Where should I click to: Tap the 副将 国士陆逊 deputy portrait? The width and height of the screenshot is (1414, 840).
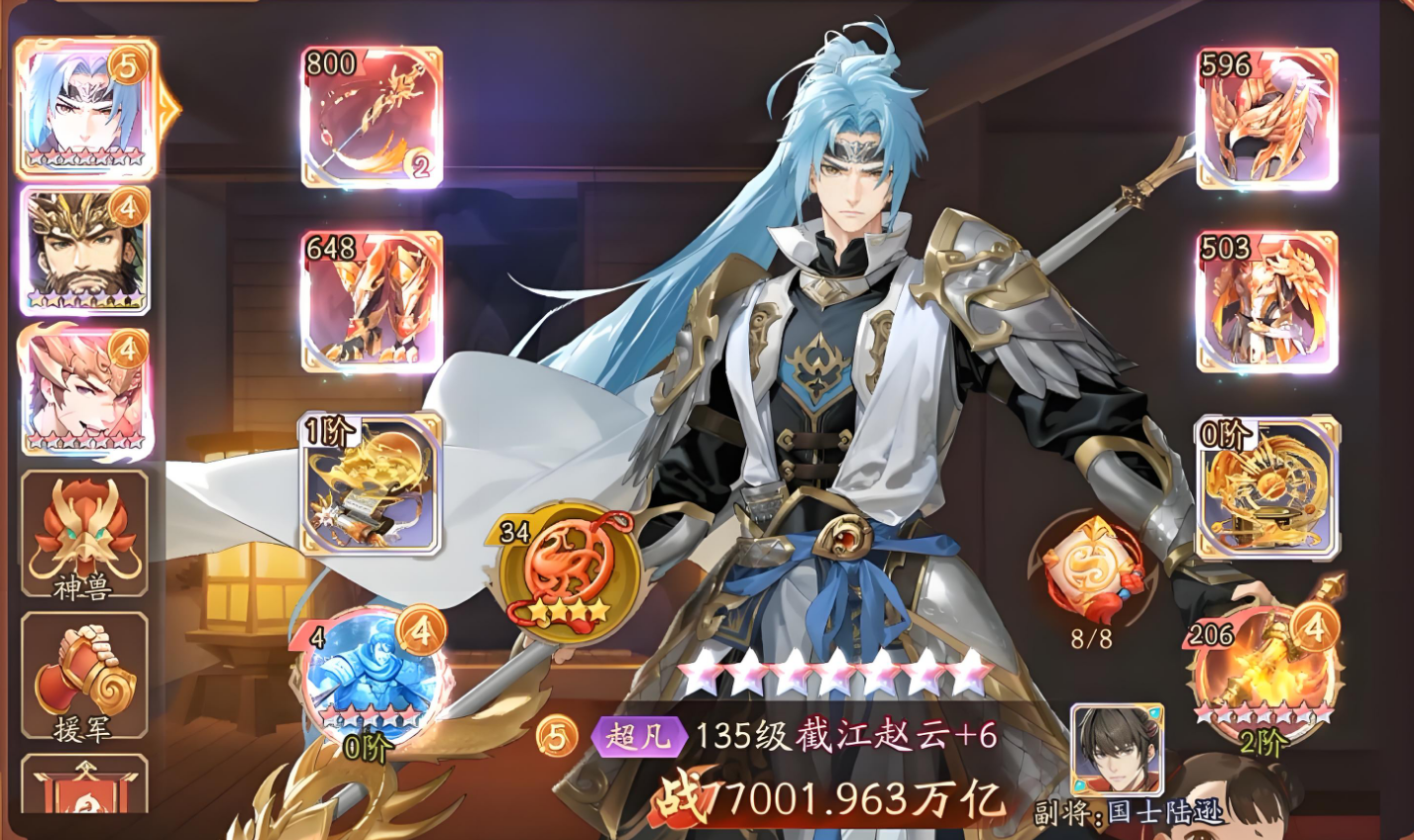point(1117,750)
